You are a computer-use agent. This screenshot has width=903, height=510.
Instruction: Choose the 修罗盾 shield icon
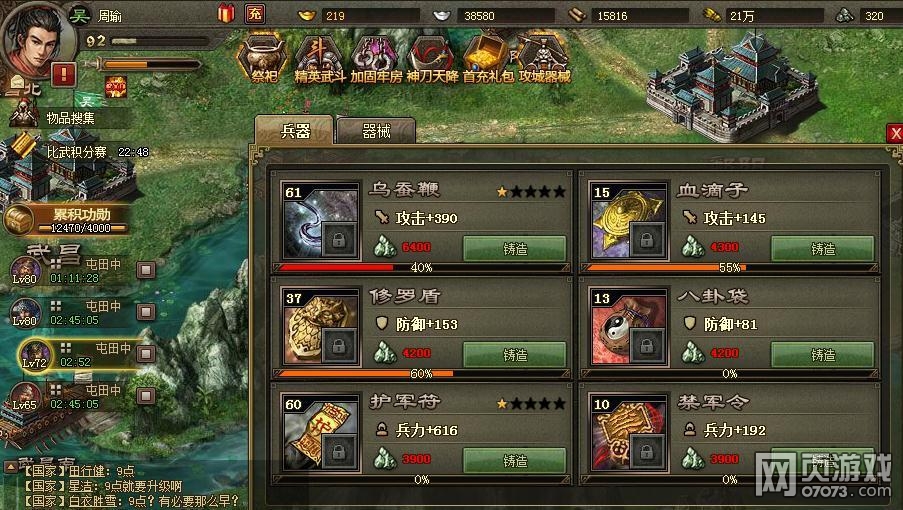[x=321, y=327]
